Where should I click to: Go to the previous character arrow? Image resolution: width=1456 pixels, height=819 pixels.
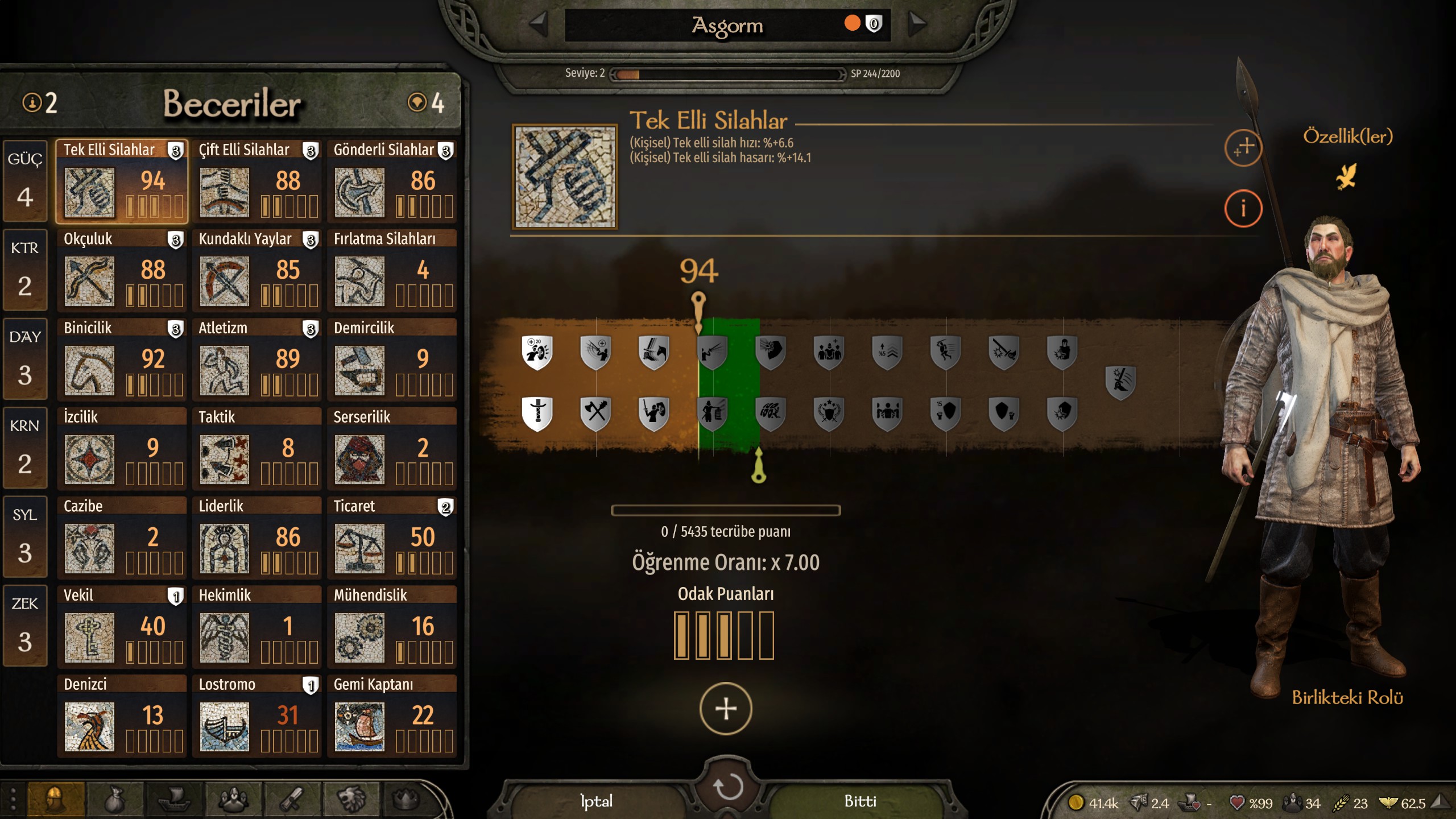537,24
